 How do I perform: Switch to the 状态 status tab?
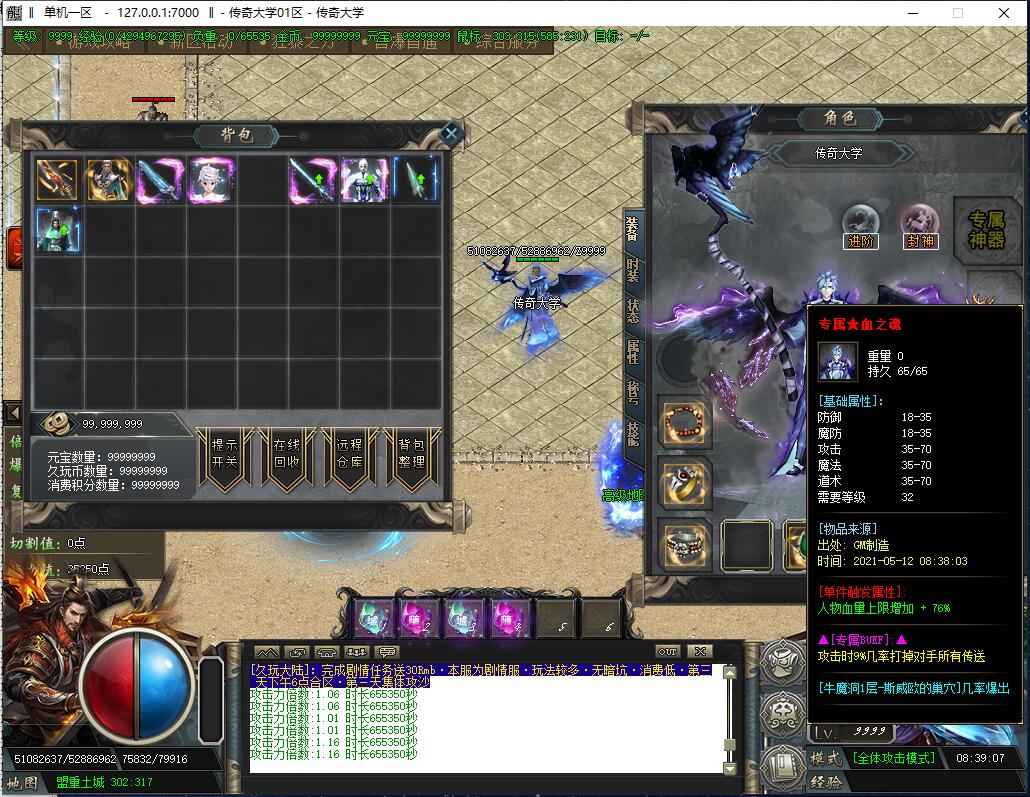633,309
